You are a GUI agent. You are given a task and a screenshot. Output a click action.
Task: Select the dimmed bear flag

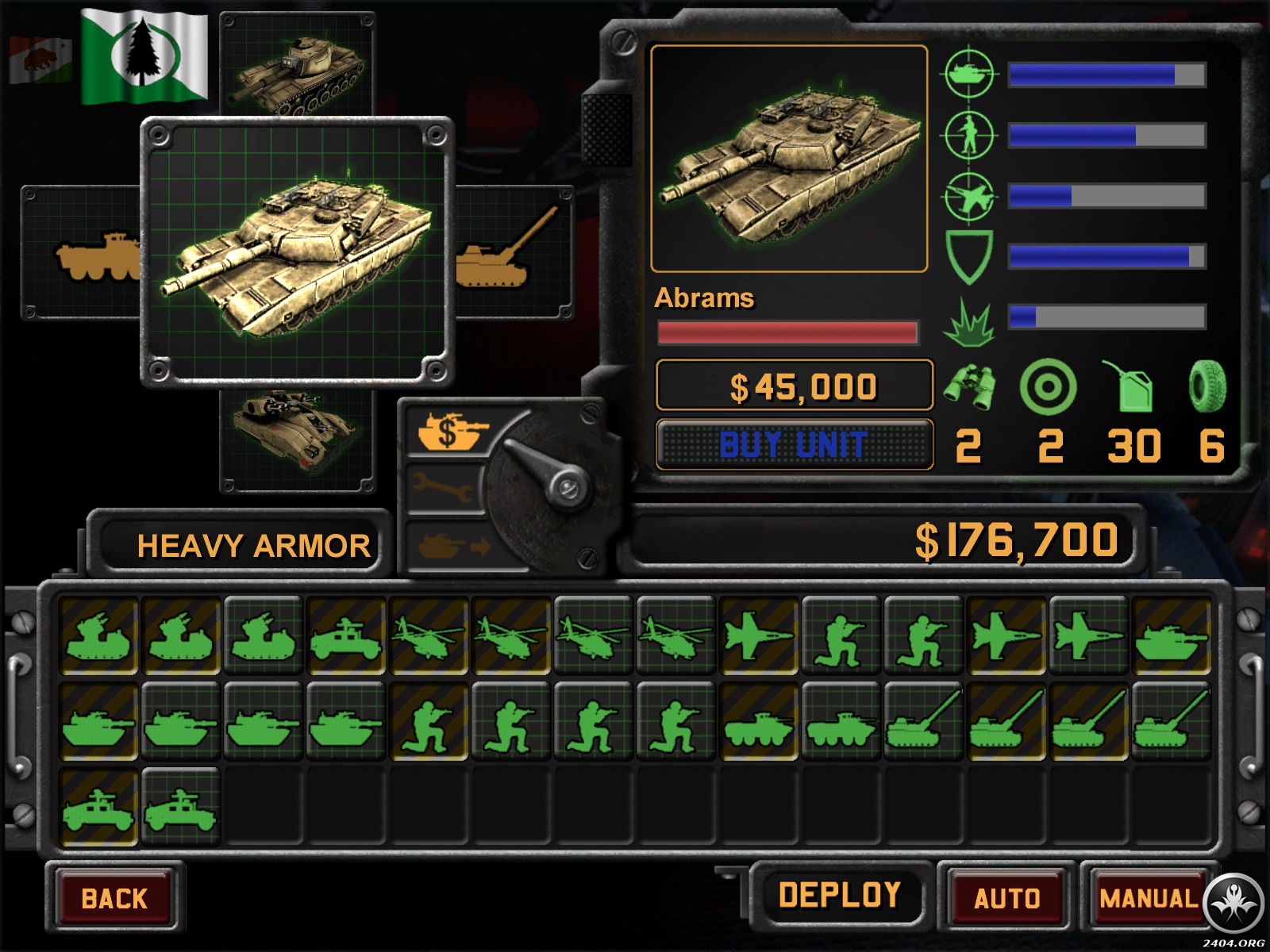[40, 59]
